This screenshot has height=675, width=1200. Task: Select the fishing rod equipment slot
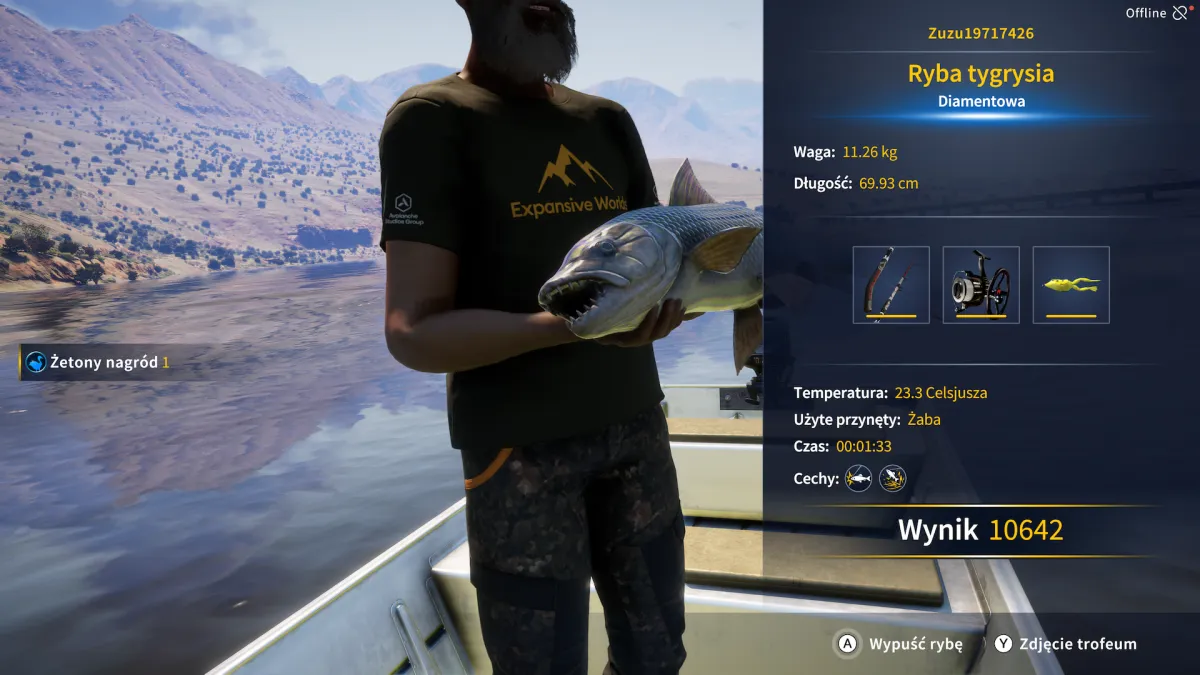tap(891, 285)
